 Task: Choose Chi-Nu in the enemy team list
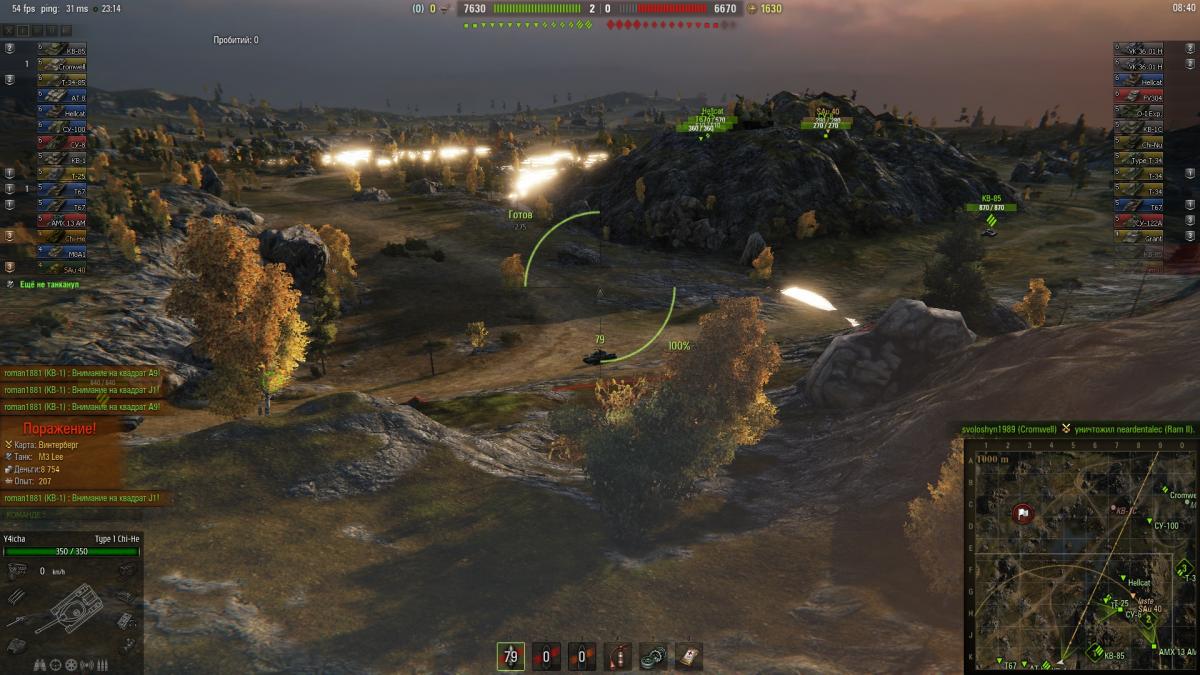pos(1139,144)
